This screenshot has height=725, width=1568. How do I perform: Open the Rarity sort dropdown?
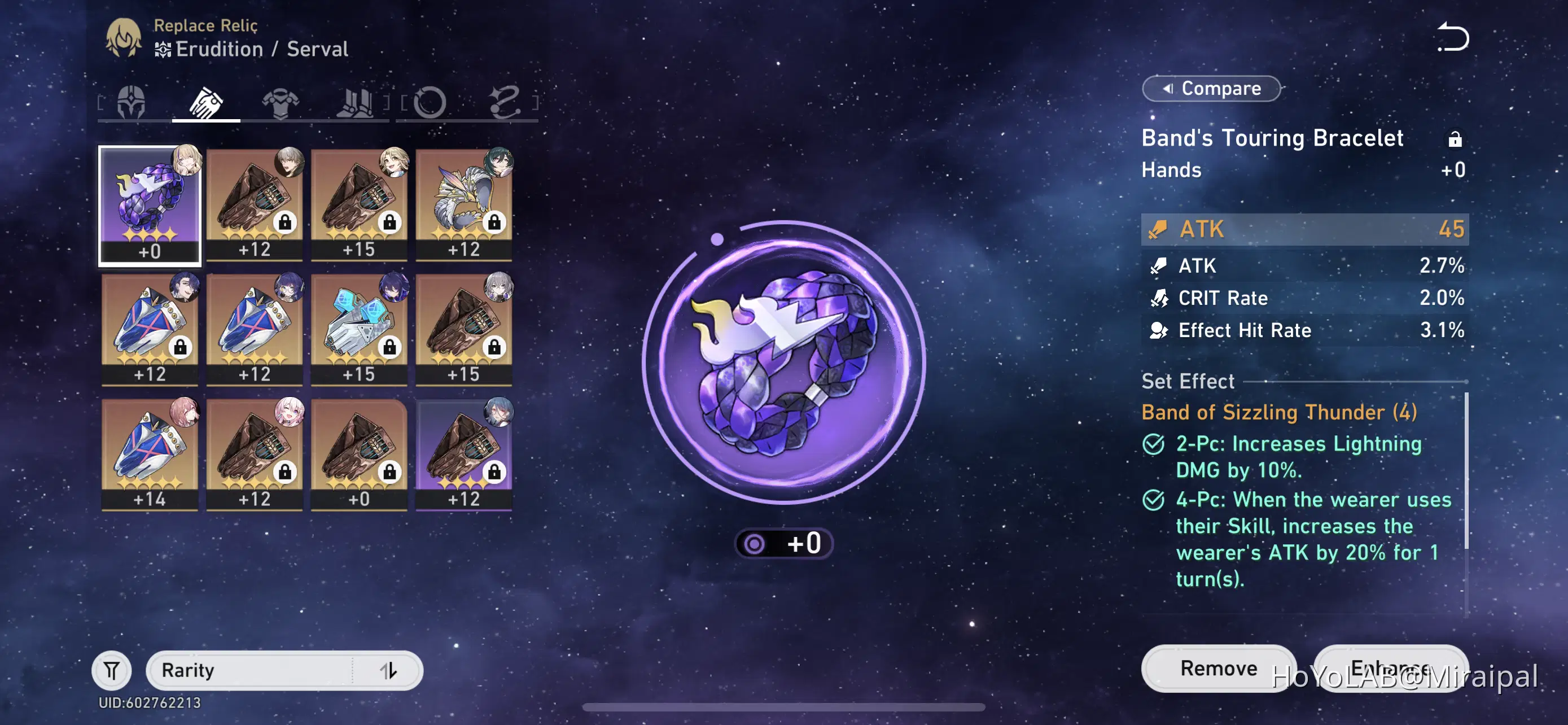click(249, 670)
